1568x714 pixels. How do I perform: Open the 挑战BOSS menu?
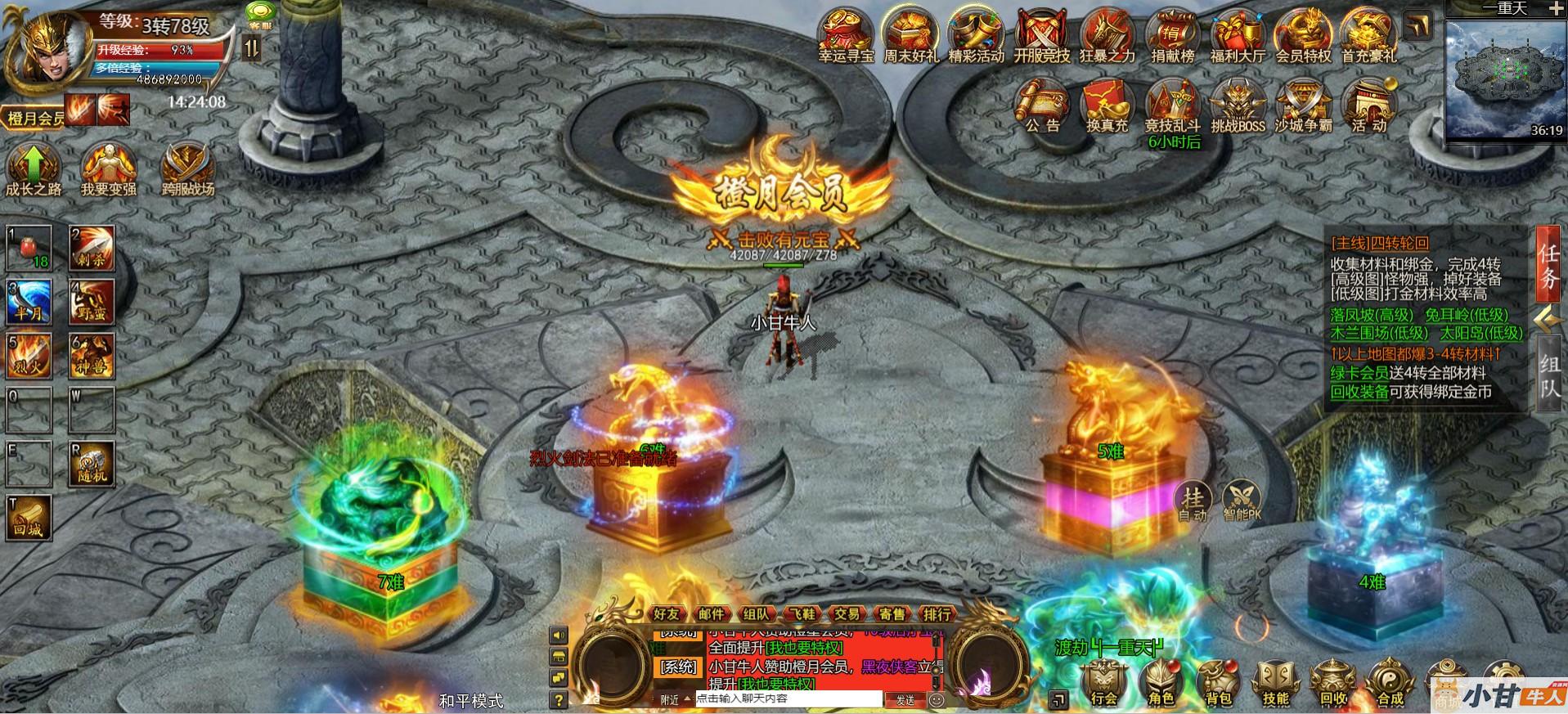pyautogui.click(x=1237, y=106)
